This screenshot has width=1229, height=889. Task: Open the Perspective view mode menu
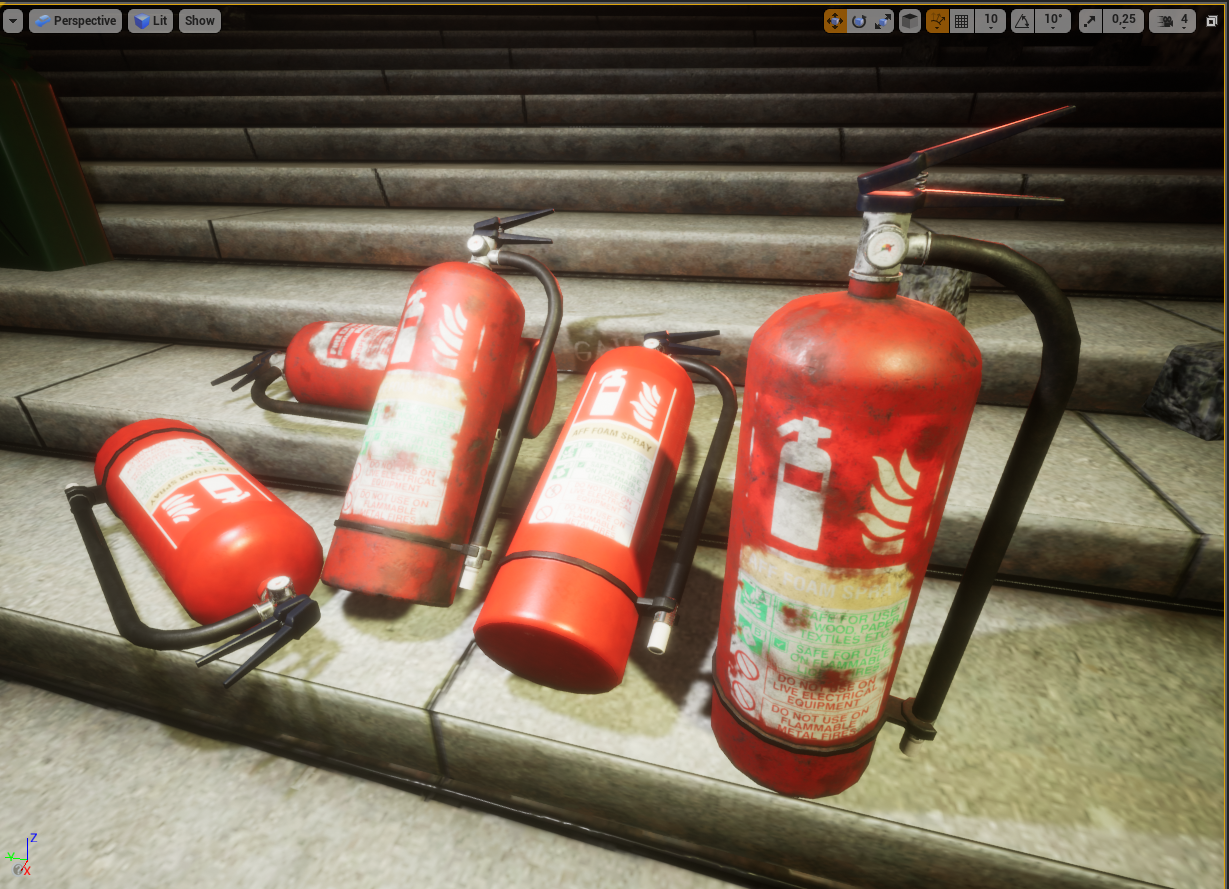tap(75, 20)
